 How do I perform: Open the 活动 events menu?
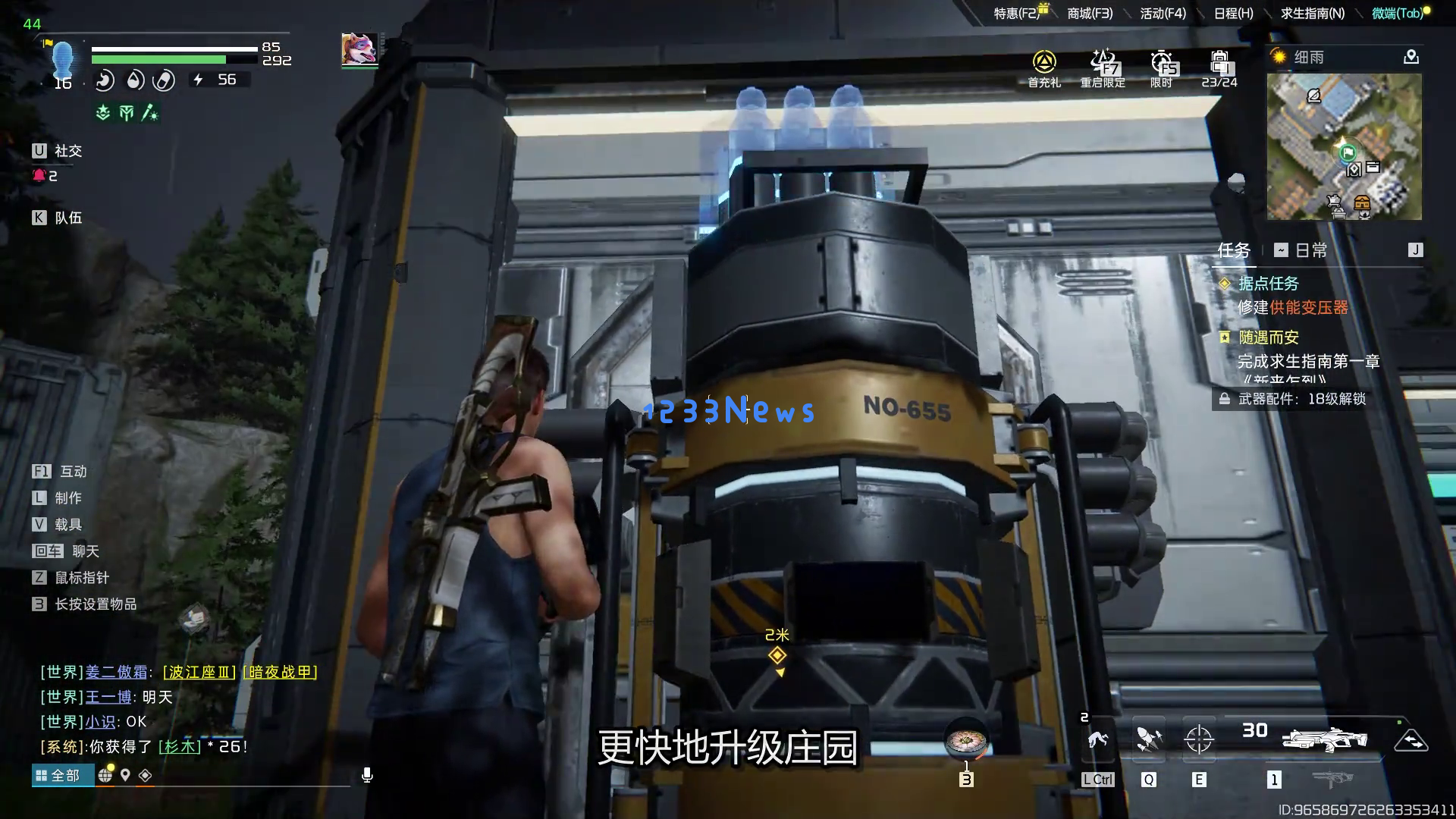tap(1163, 14)
